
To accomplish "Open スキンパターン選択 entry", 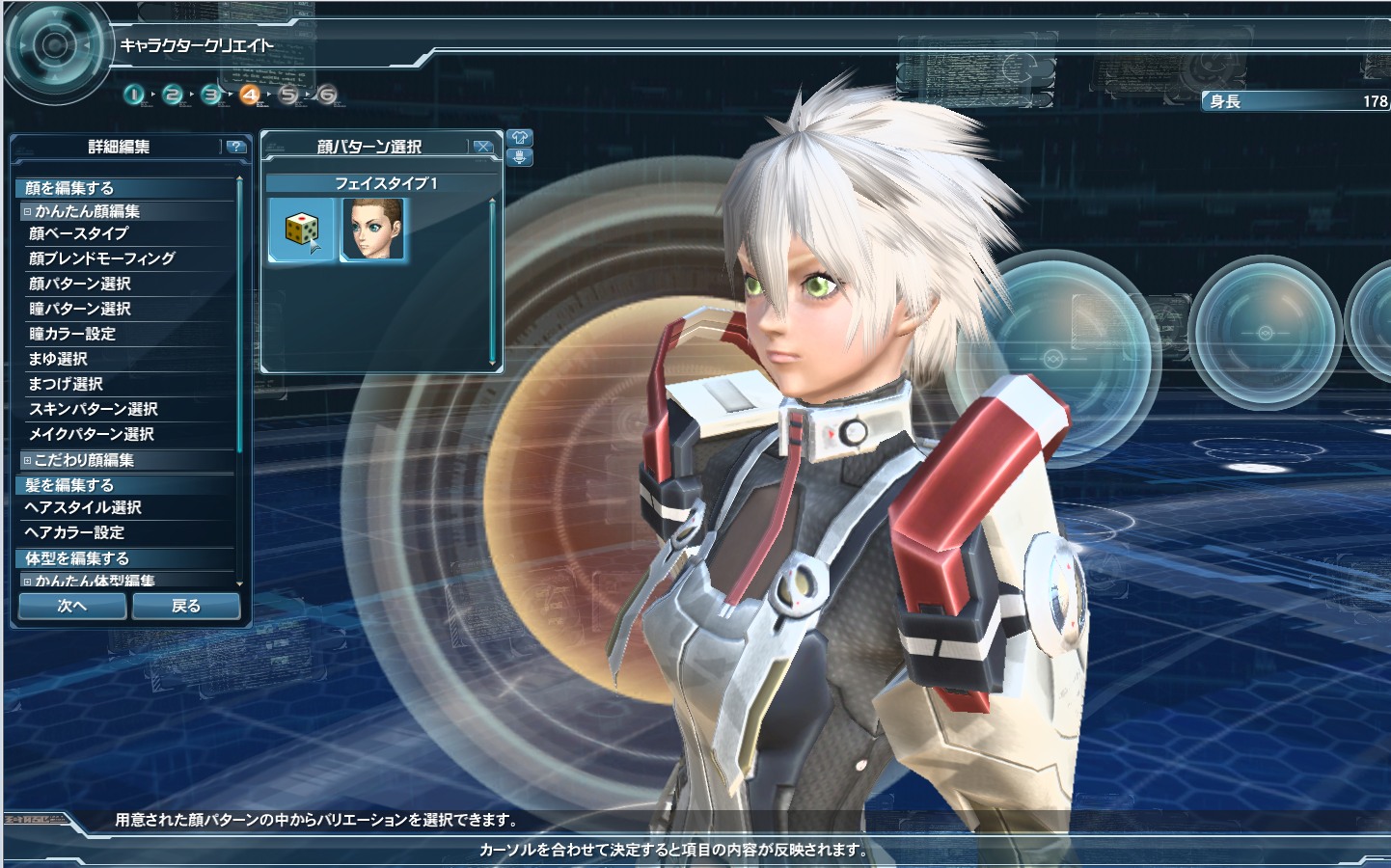I will click(93, 409).
